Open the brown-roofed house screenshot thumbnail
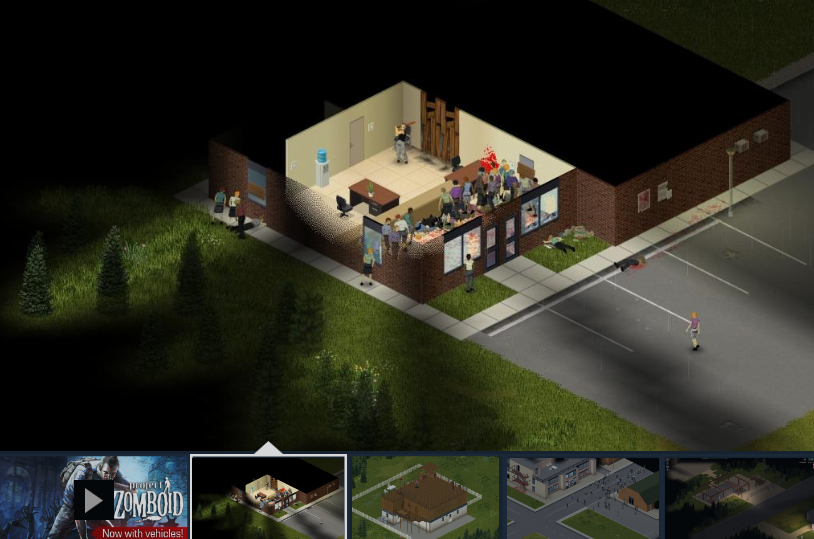This screenshot has height=539, width=814. (x=425, y=497)
